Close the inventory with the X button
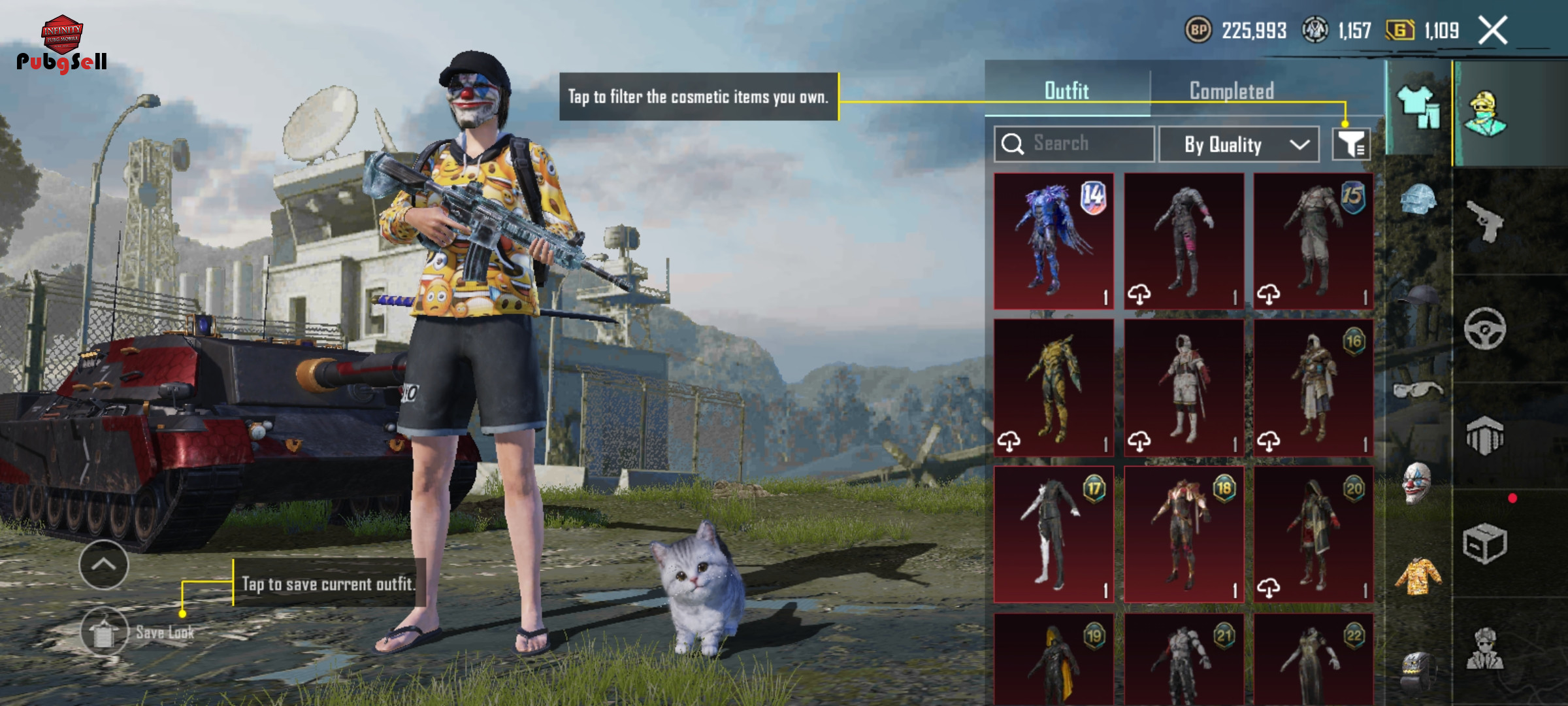1568x706 pixels. (1493, 30)
